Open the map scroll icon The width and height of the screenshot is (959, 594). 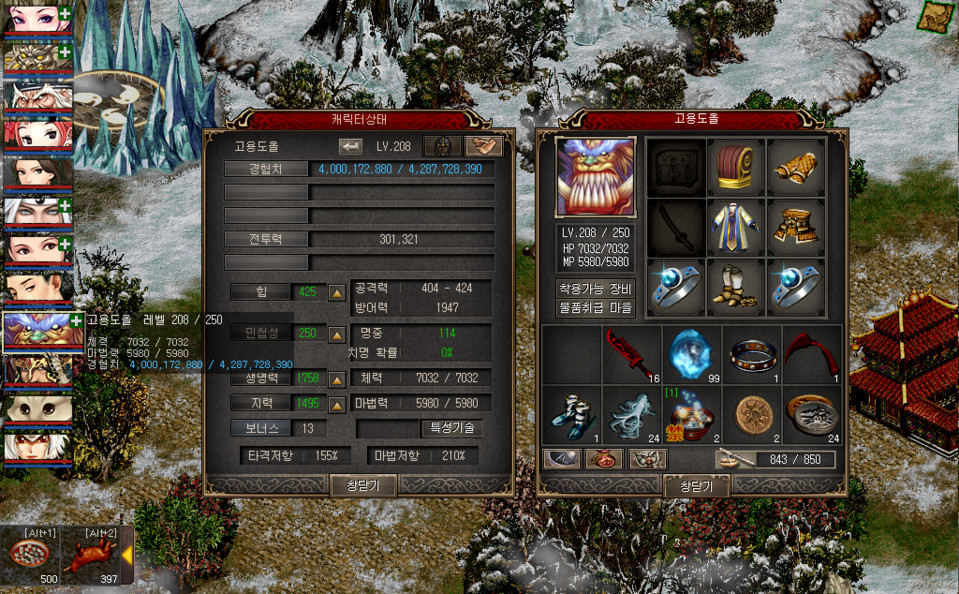tap(937, 17)
